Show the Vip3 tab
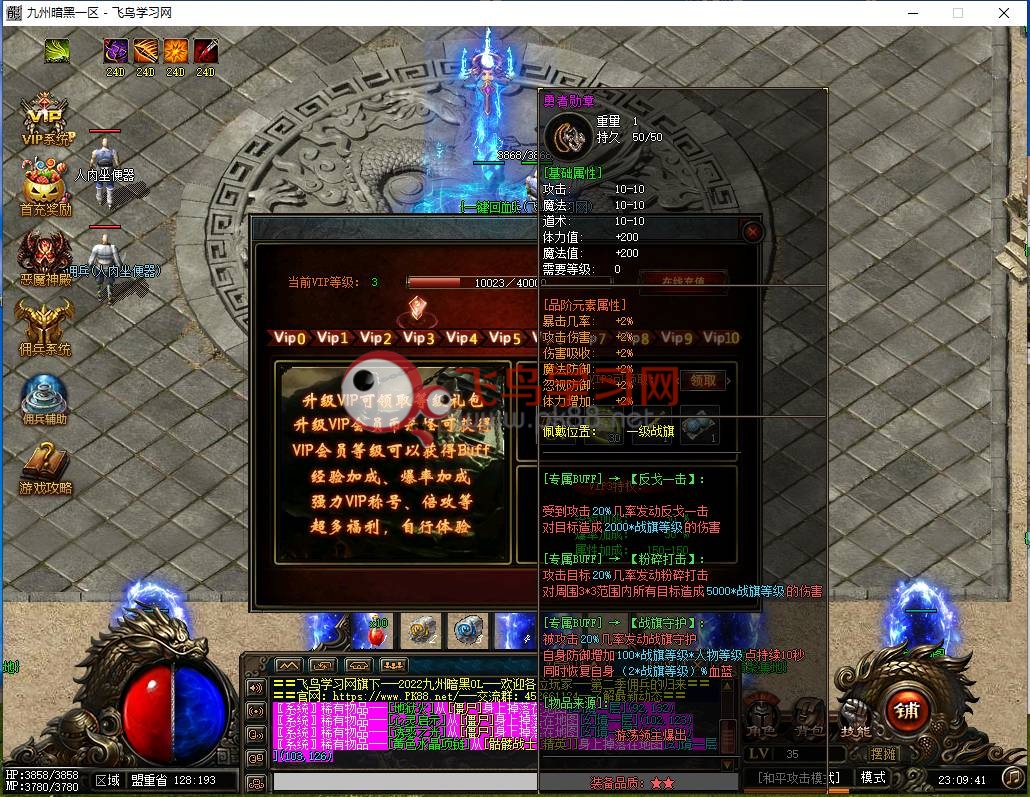Viewport: 1030px width, 797px height. [419, 338]
